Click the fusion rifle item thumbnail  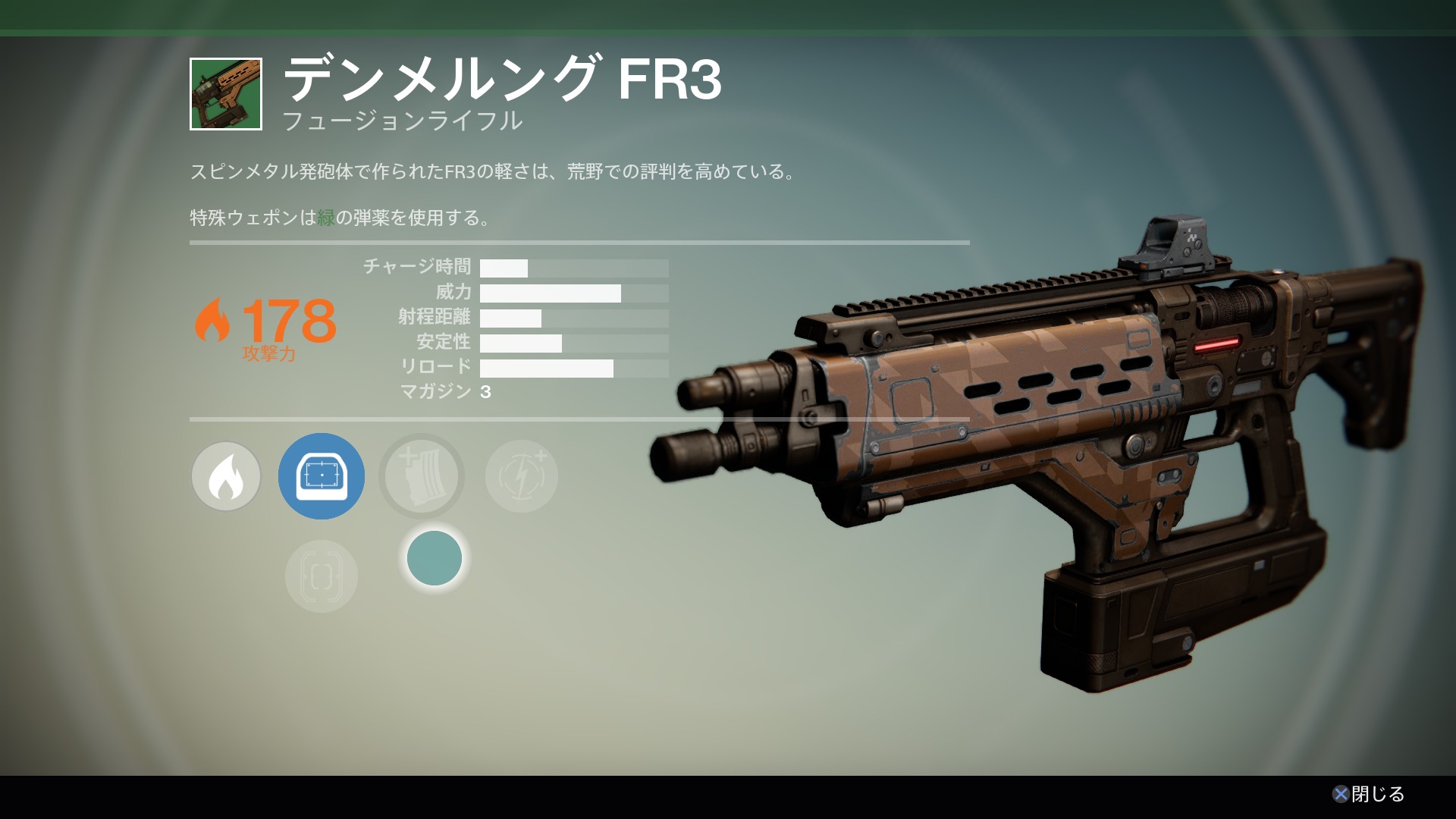pyautogui.click(x=226, y=94)
